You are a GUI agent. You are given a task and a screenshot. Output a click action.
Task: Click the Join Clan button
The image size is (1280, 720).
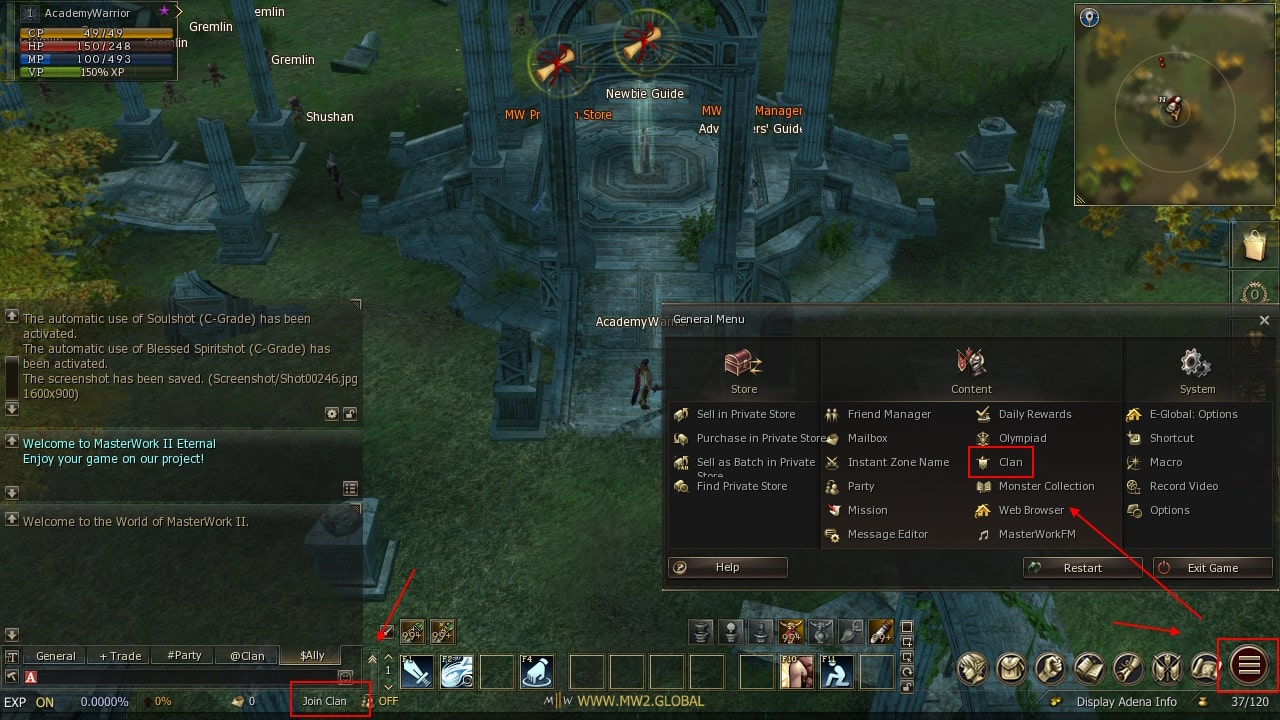325,701
